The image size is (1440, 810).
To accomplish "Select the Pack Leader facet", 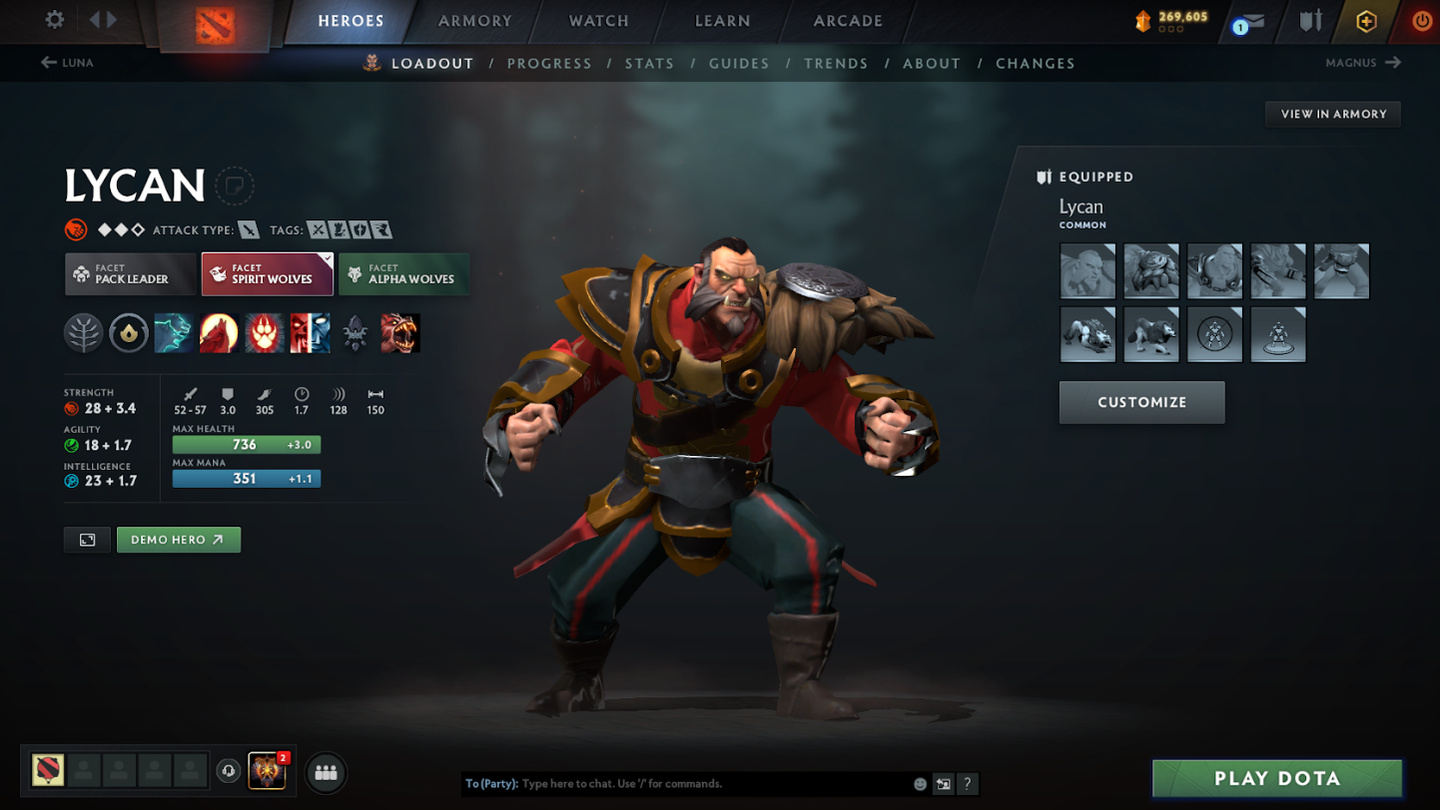I will [x=131, y=274].
